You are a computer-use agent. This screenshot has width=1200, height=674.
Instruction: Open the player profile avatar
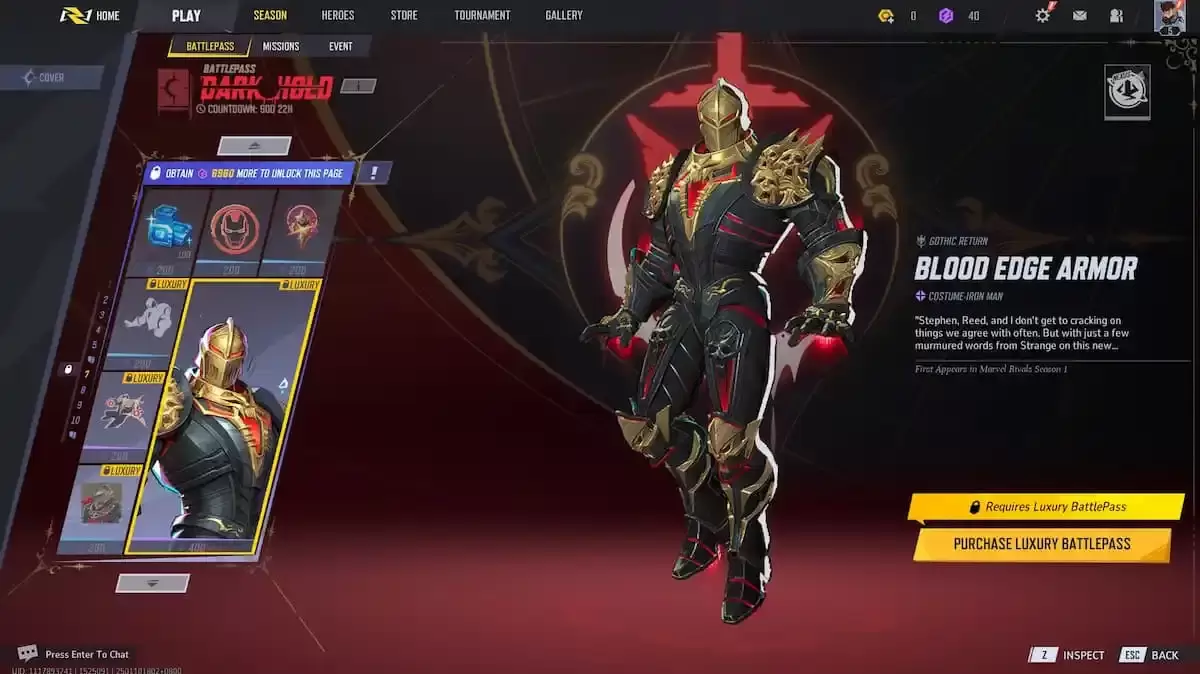(1168, 16)
